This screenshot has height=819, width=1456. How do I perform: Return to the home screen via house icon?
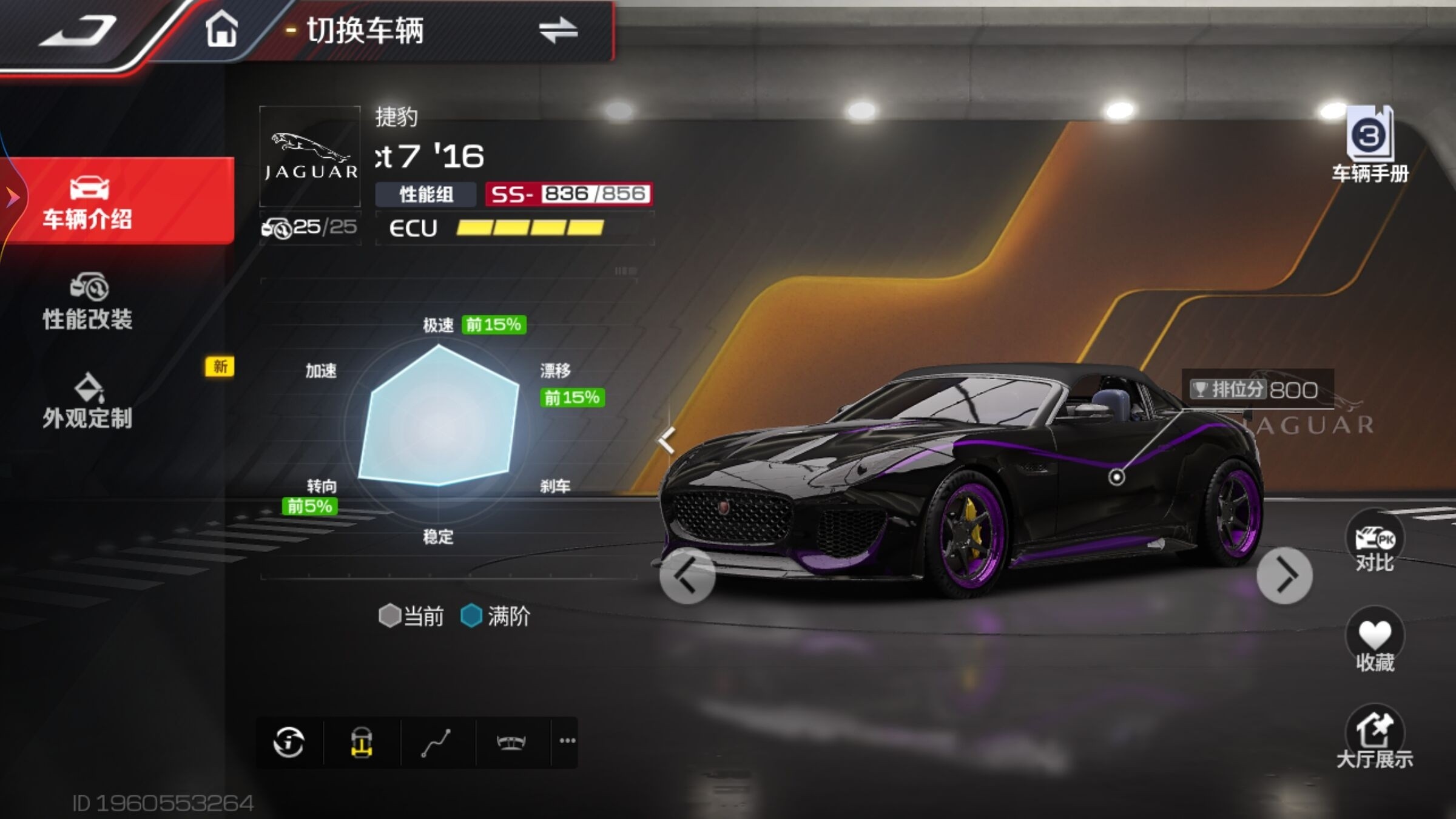(x=221, y=29)
